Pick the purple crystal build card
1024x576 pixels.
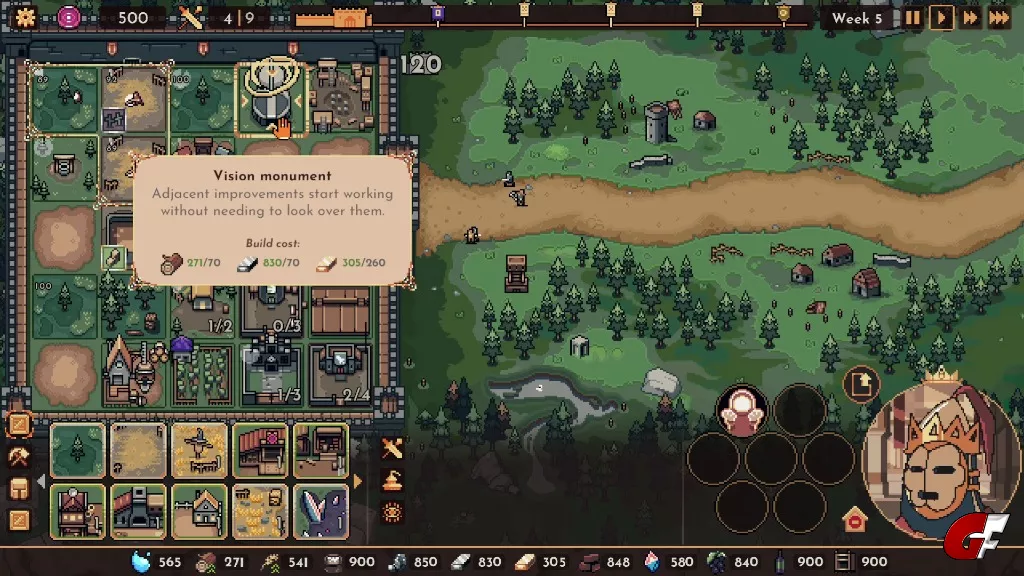[x=321, y=511]
